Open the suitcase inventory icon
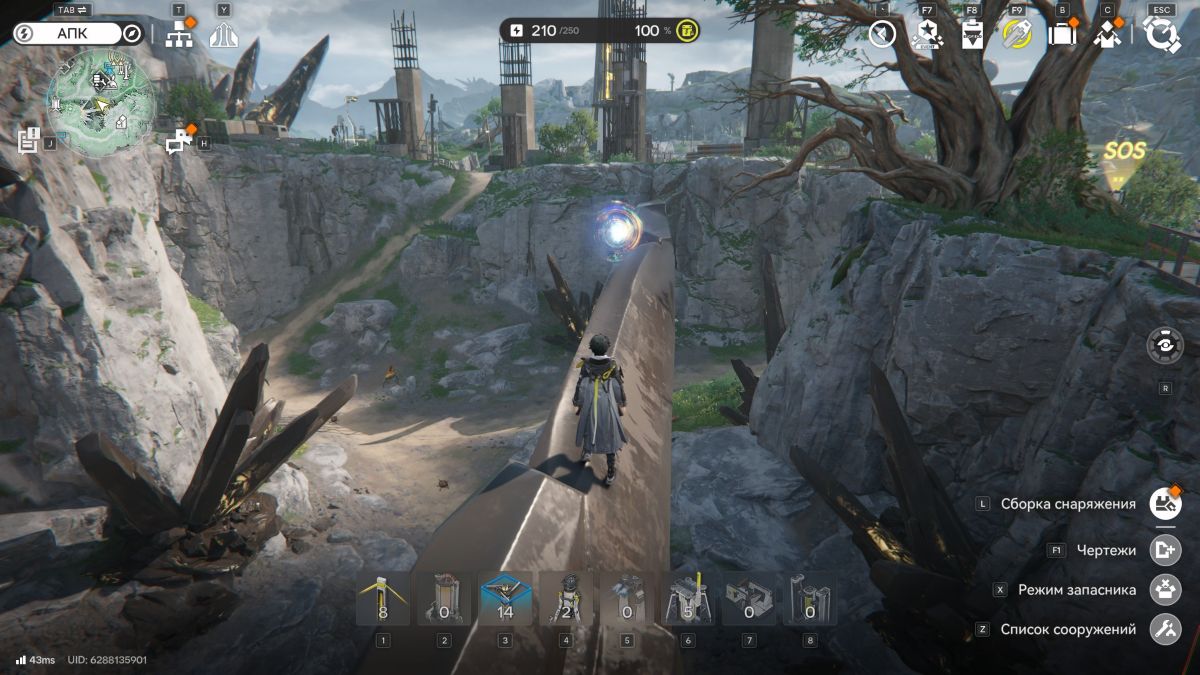This screenshot has width=1200, height=675. [1061, 35]
